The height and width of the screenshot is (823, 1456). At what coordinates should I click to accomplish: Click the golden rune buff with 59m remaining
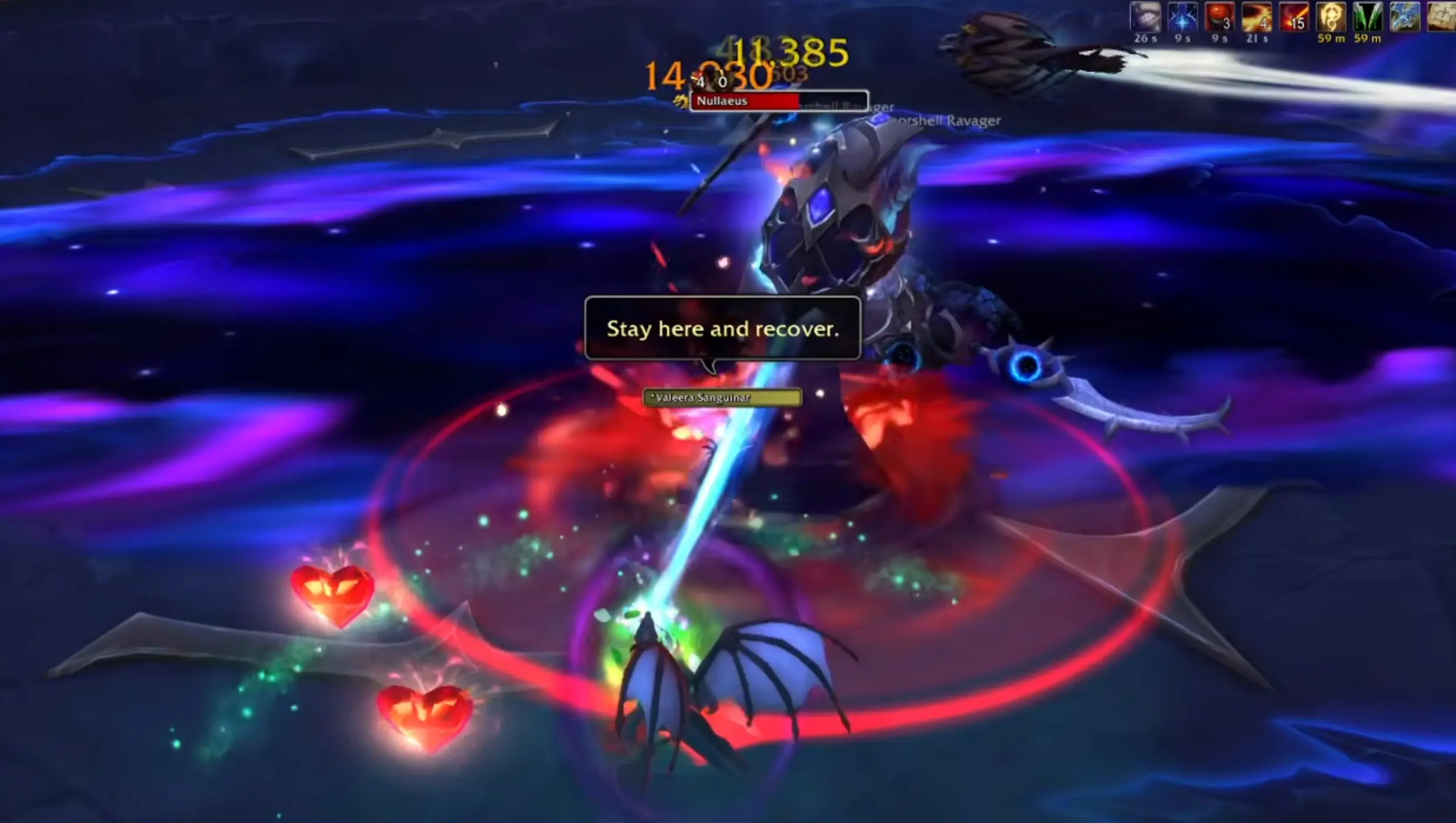[x=1331, y=18]
